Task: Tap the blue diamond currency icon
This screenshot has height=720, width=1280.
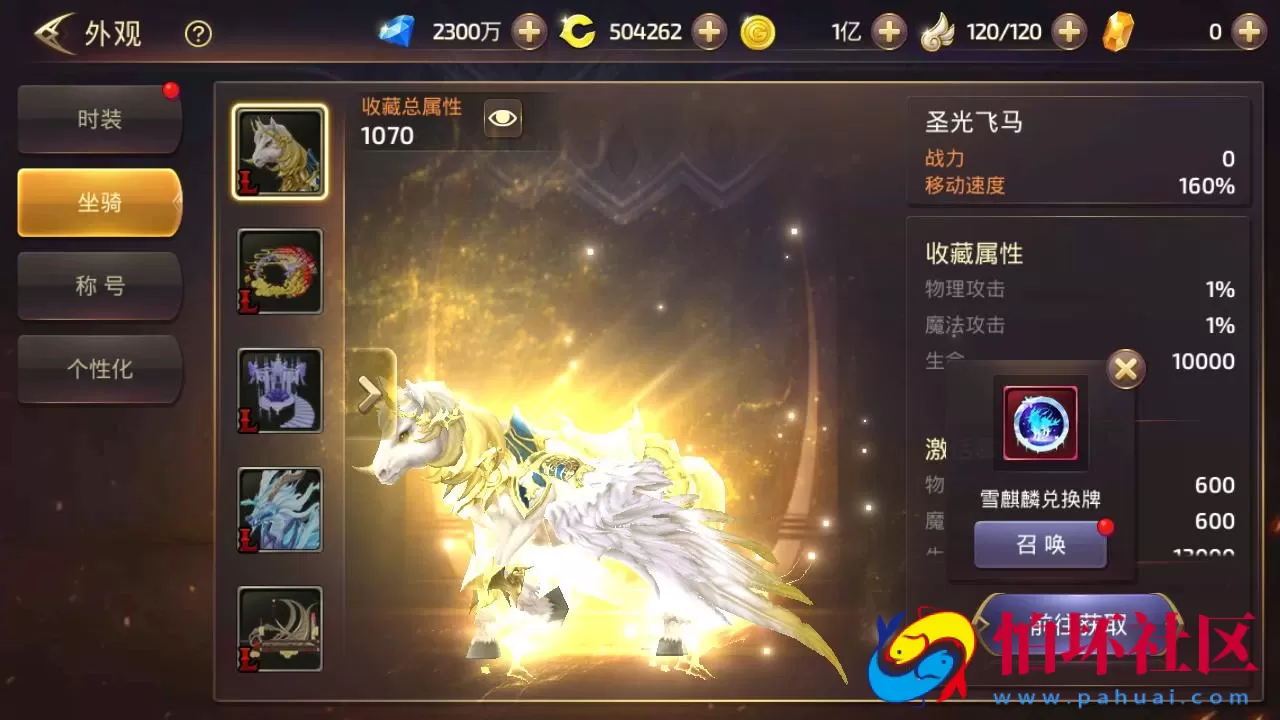Action: click(x=398, y=31)
